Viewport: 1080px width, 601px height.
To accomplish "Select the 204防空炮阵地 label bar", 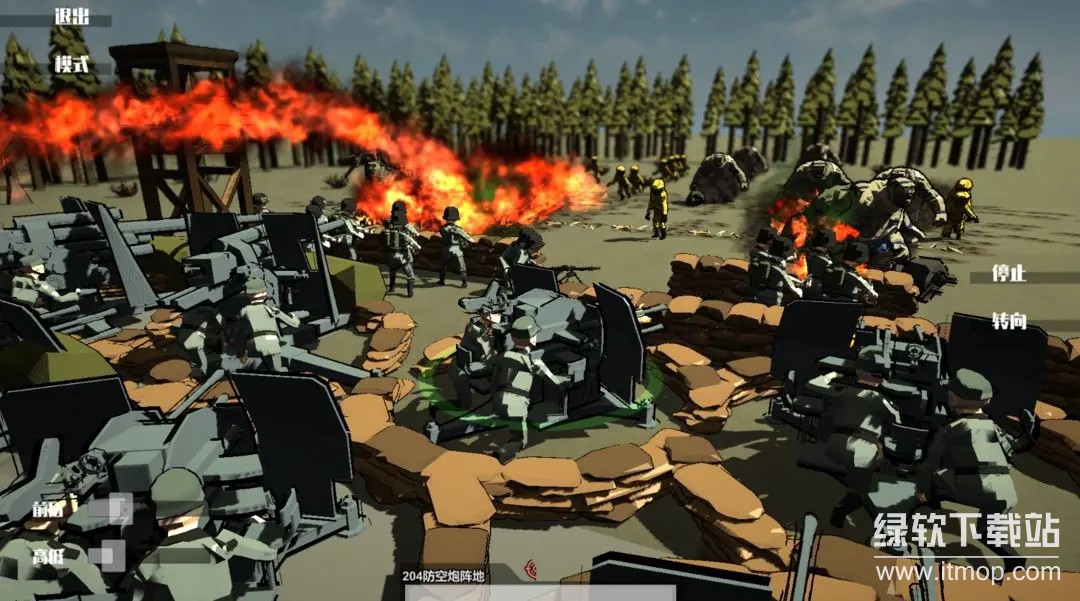I will pos(443,575).
